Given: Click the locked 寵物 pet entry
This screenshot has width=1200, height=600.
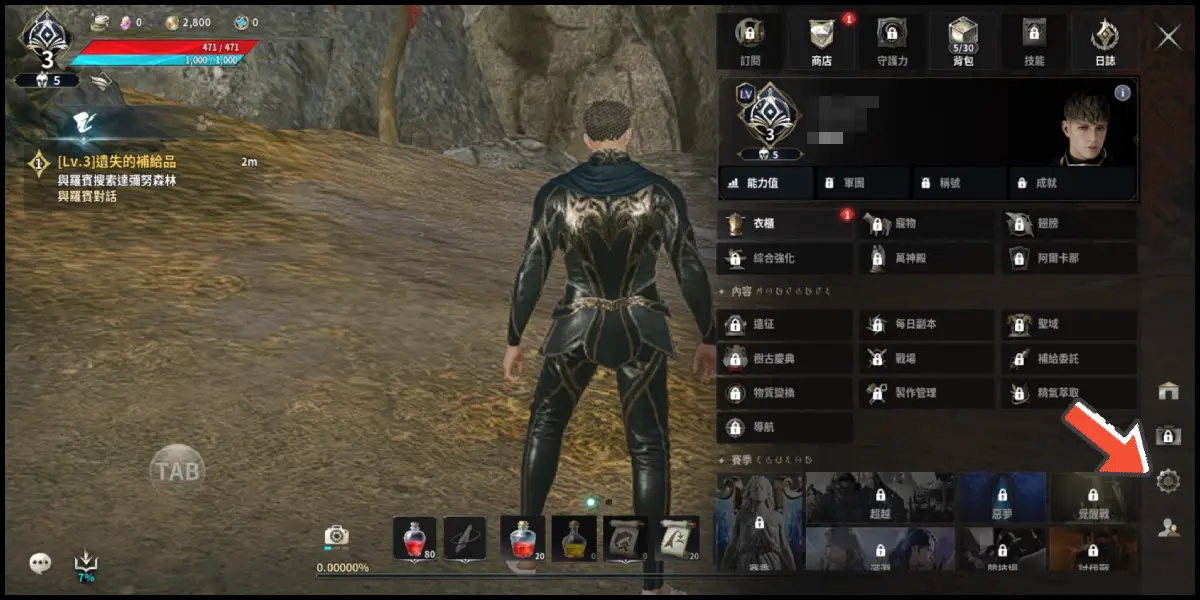Looking at the screenshot, I should point(925,224).
